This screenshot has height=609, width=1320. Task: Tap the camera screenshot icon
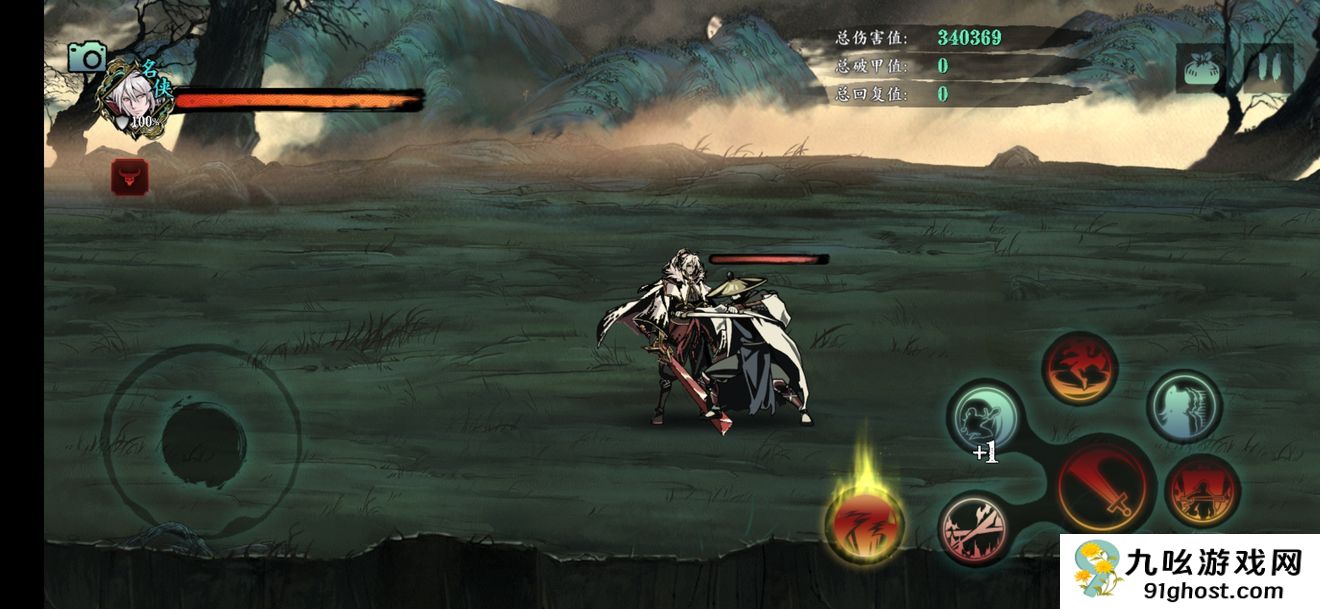pyautogui.click(x=87, y=58)
